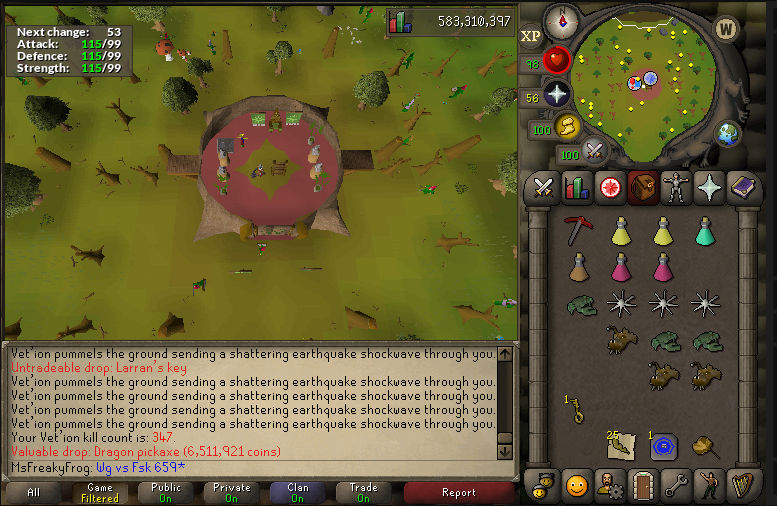The height and width of the screenshot is (506, 777).
Task: Select the scroll item with quantity 25
Action: [x=620, y=446]
